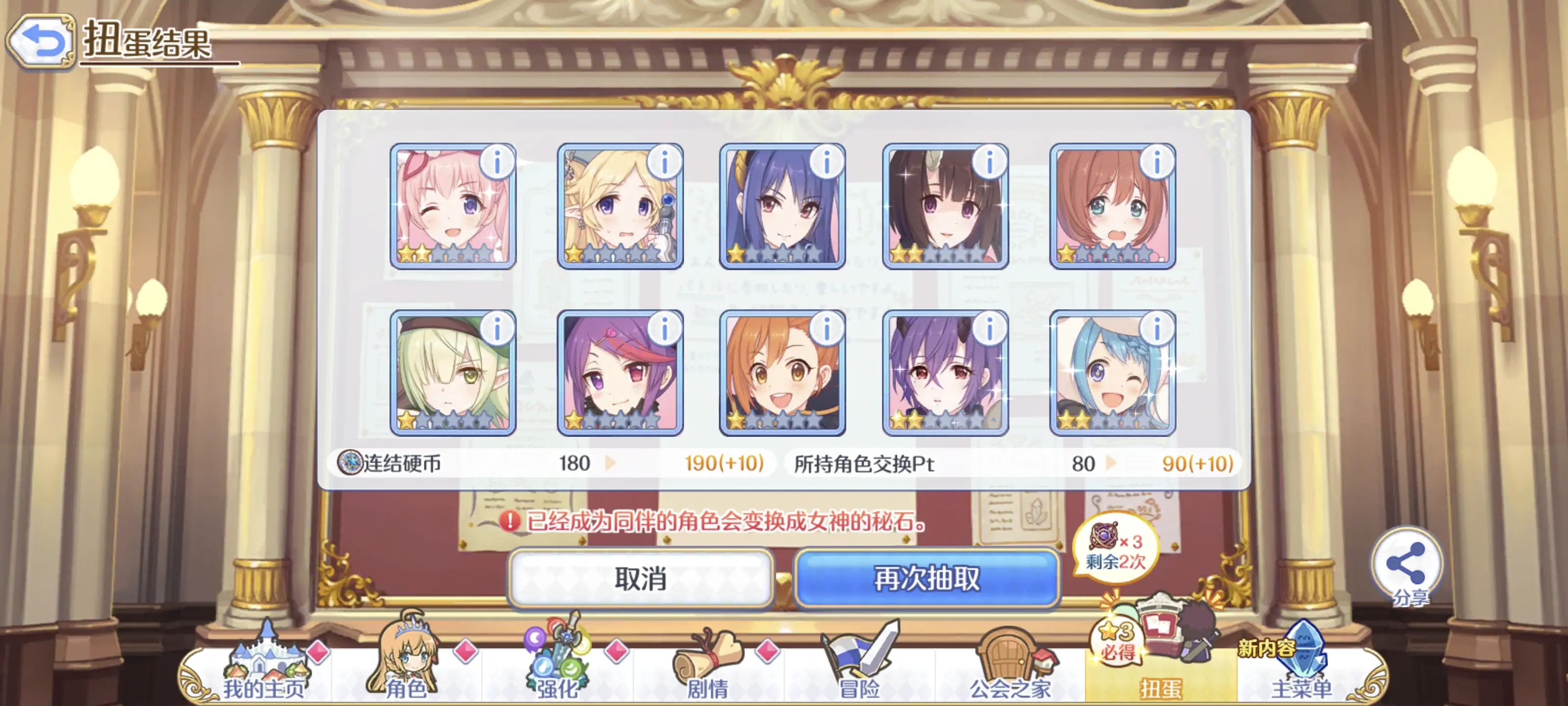This screenshot has width=1568, height=706.
Task: Click the green-haired elf character portrait
Action: click(x=453, y=375)
